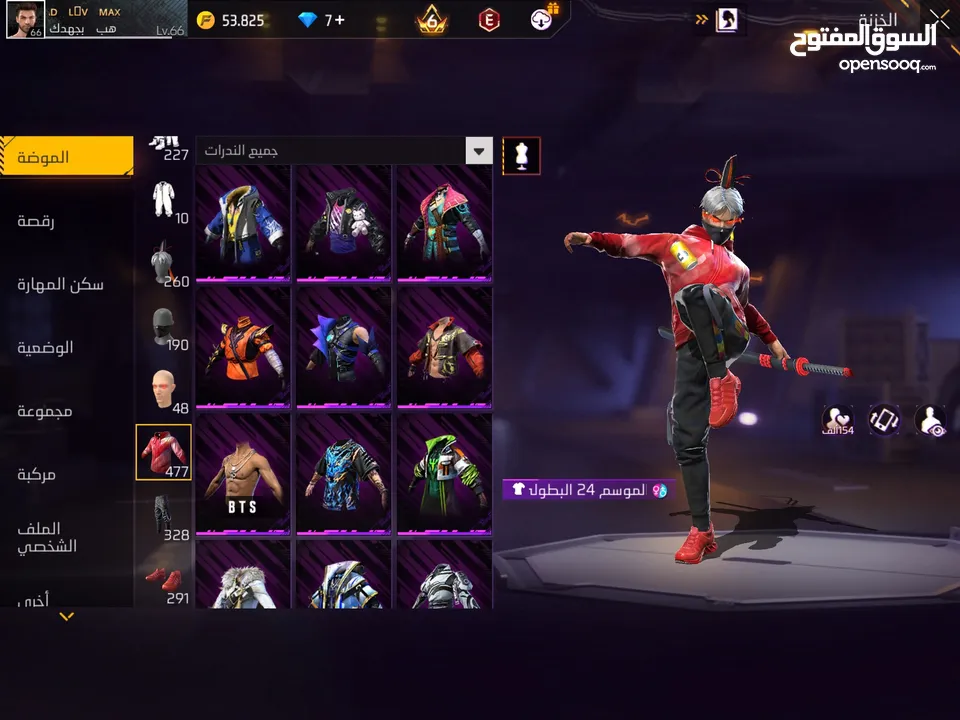The height and width of the screenshot is (720, 960).
Task: Select the blue and yellow jacket item
Action: click(243, 223)
